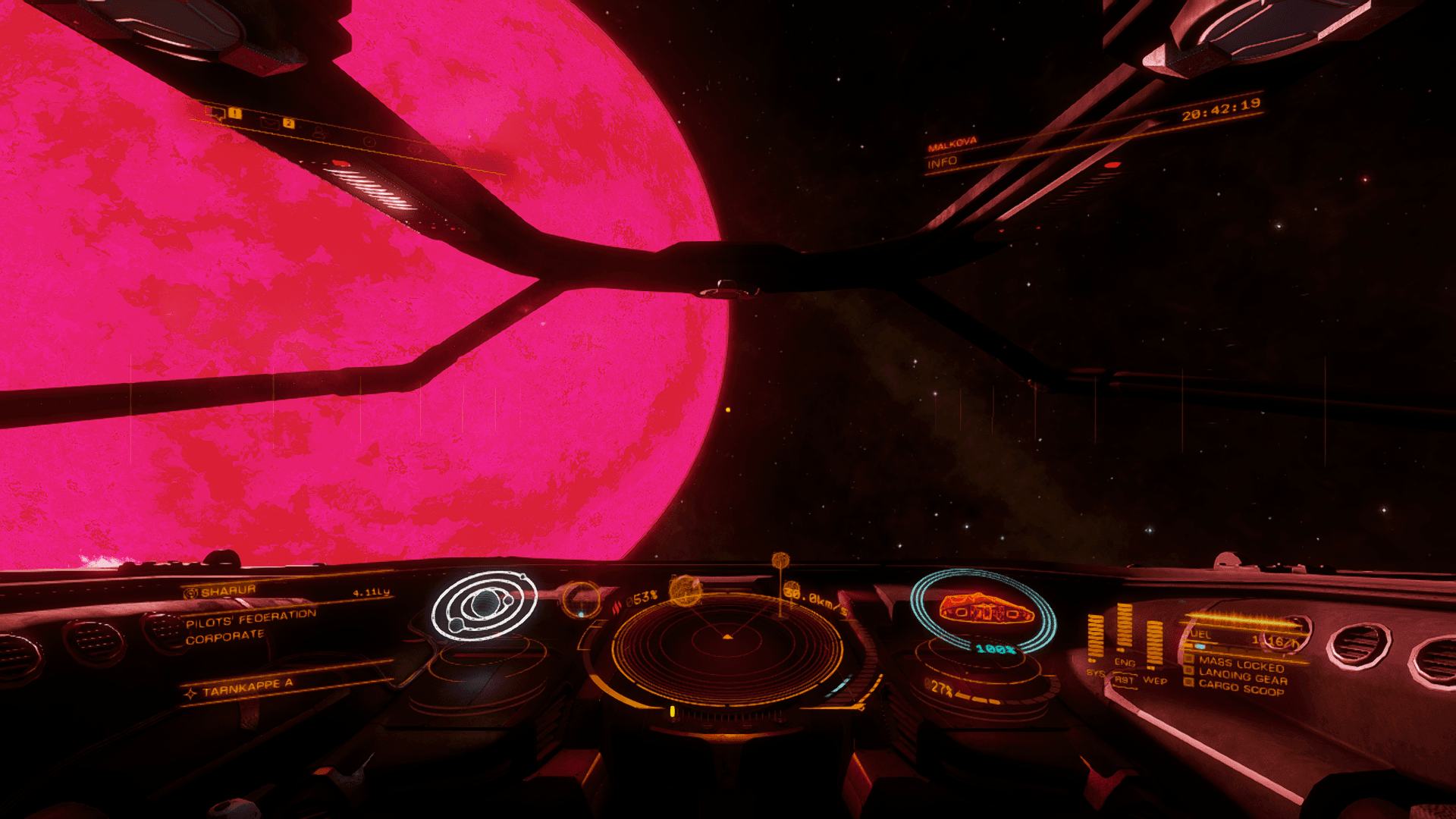This screenshot has width=1456, height=819.
Task: Select the Sharur destination entry
Action: click(x=228, y=591)
